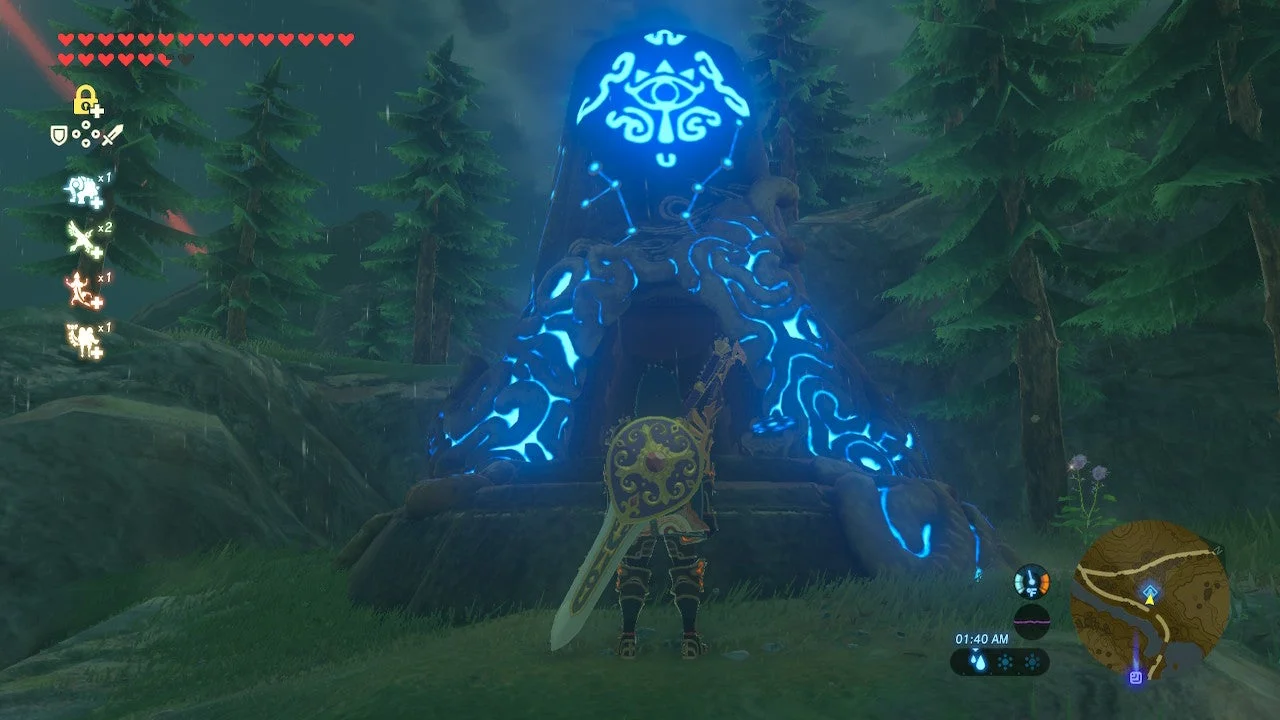Toggle the first snowflake forecast icon

point(1005,661)
